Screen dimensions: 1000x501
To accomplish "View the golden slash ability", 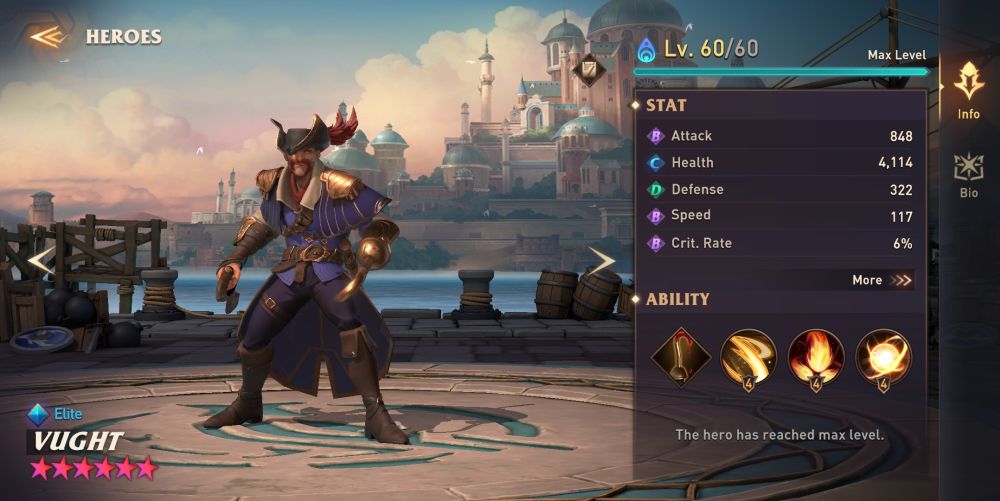I will pos(748,357).
